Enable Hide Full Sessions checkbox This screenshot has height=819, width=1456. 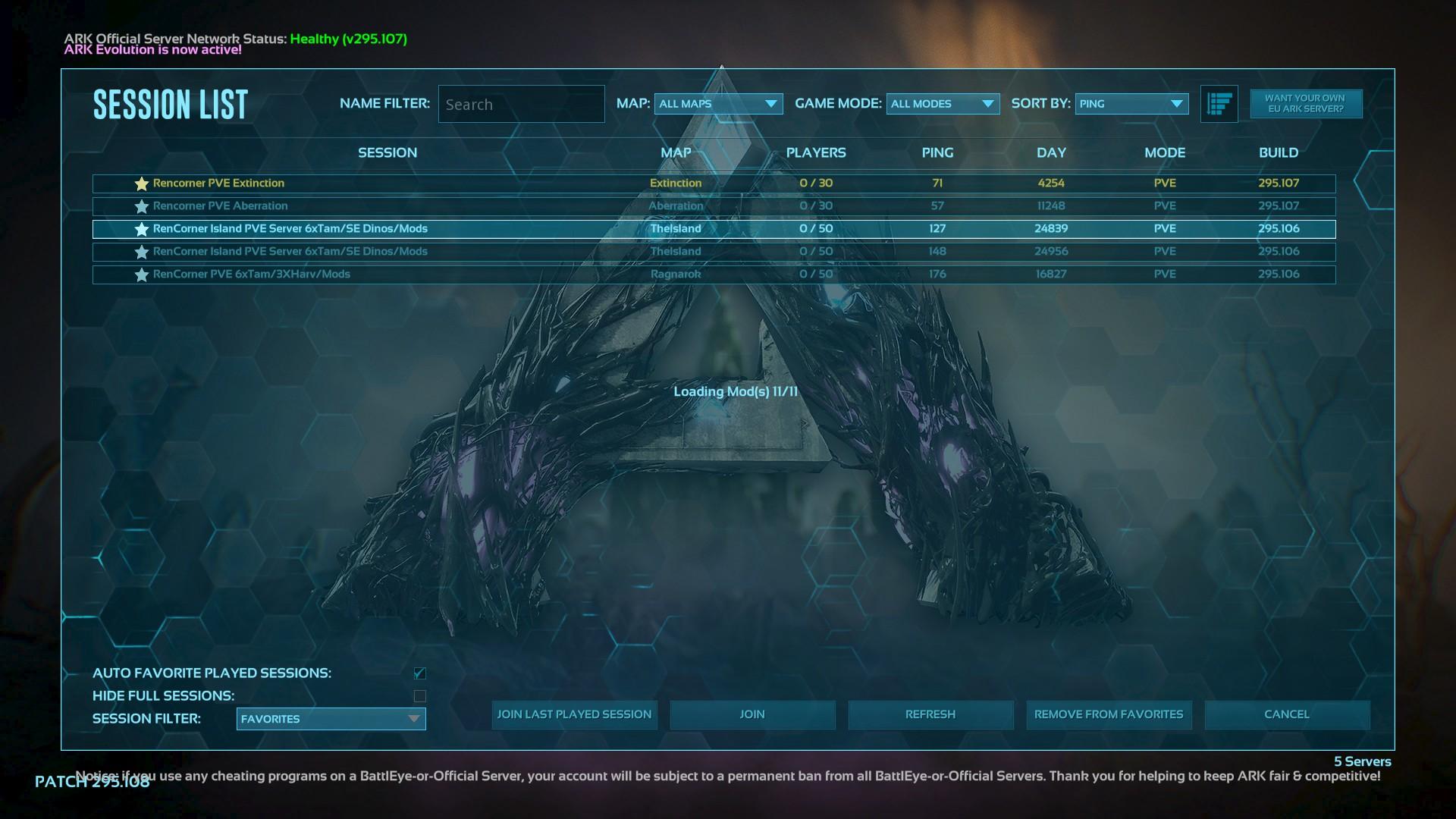[420, 696]
